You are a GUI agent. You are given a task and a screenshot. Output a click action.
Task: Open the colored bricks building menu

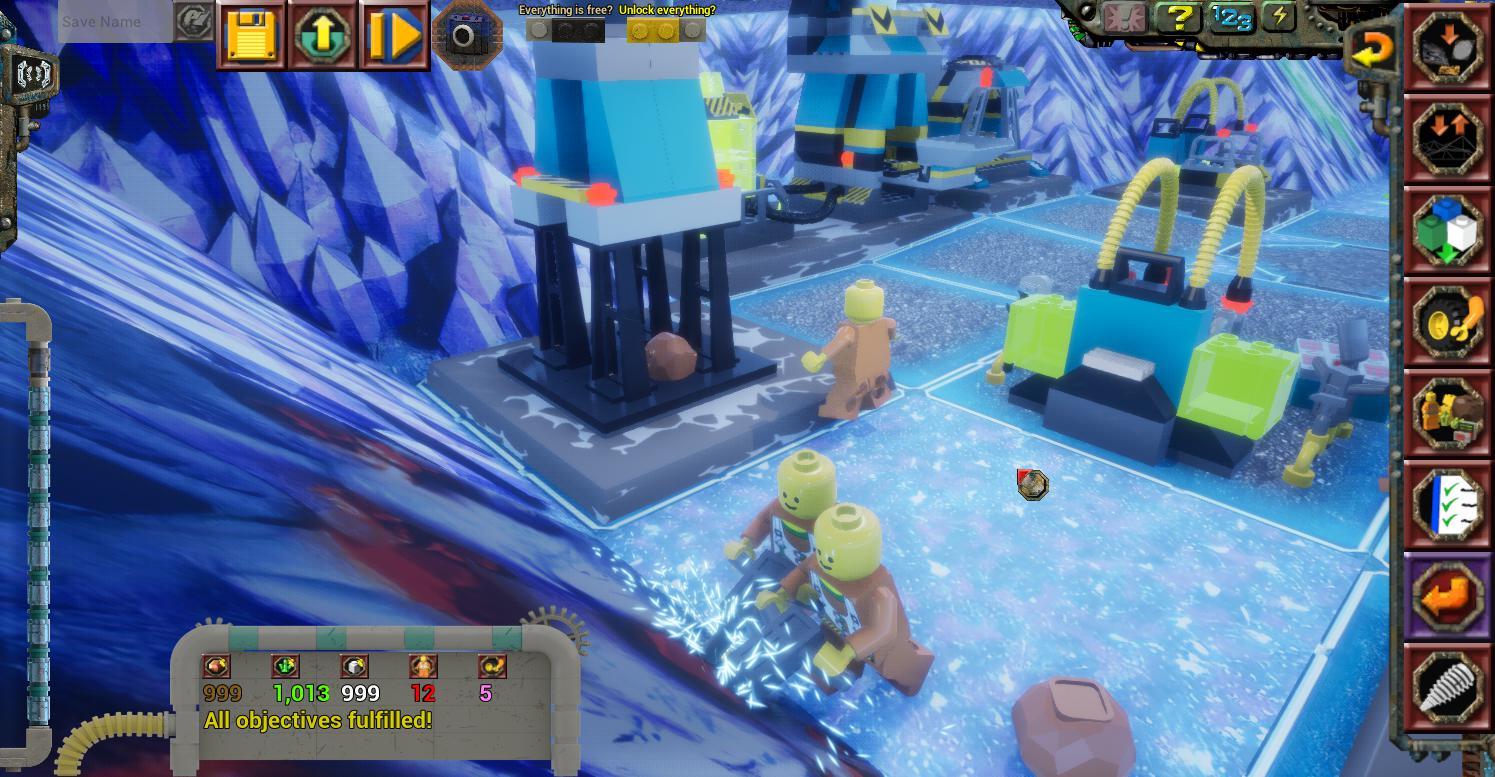(1447, 231)
